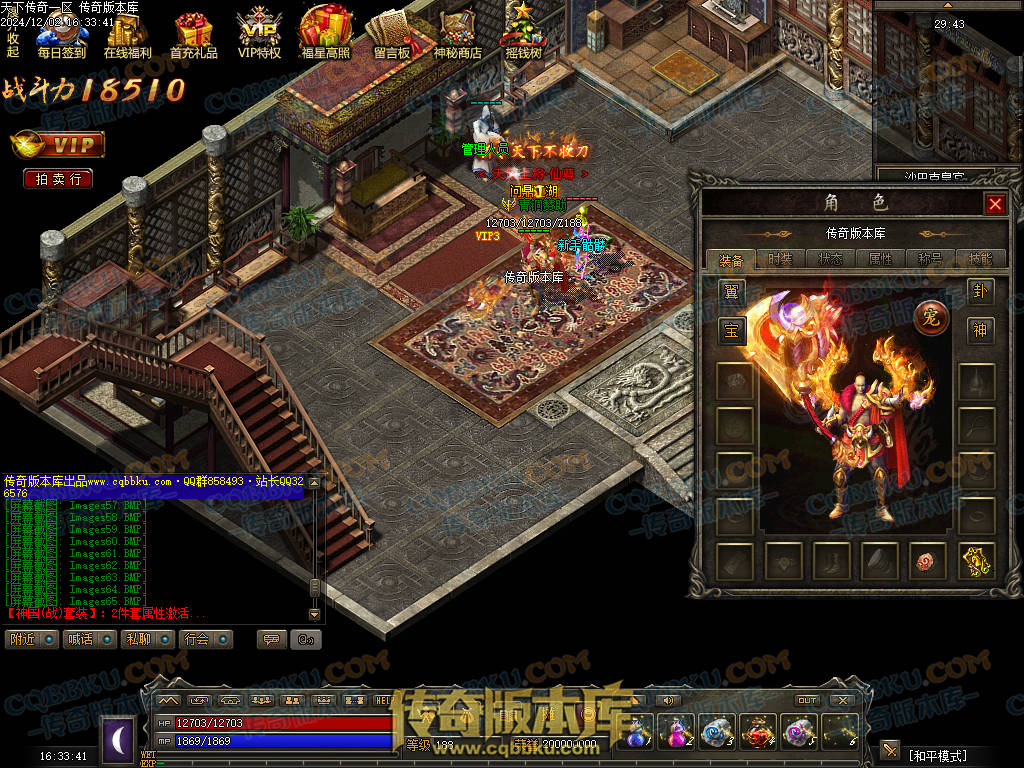Open the 状态 tab

pyautogui.click(x=831, y=259)
